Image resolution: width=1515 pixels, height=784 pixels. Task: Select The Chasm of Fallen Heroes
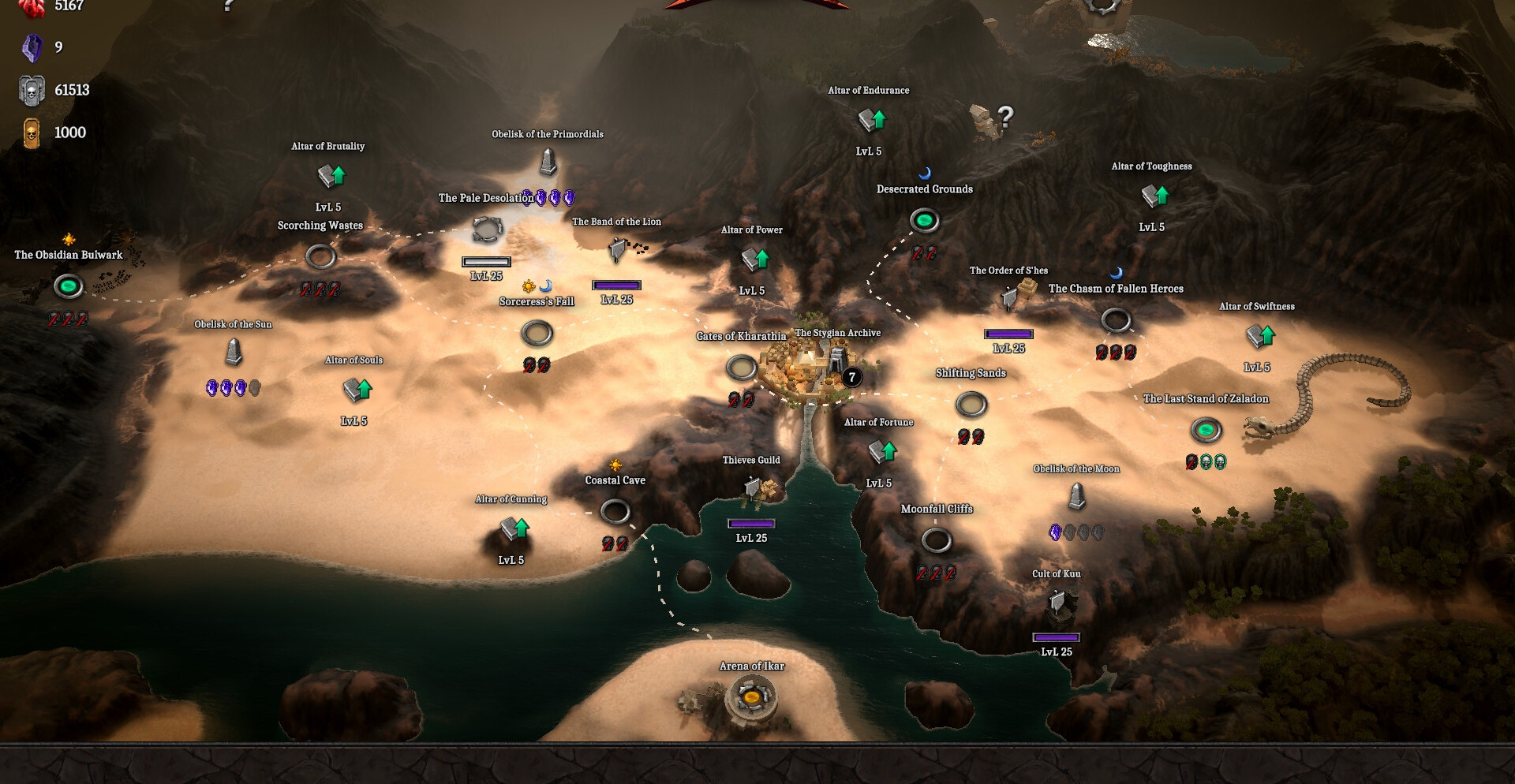coord(1116,319)
